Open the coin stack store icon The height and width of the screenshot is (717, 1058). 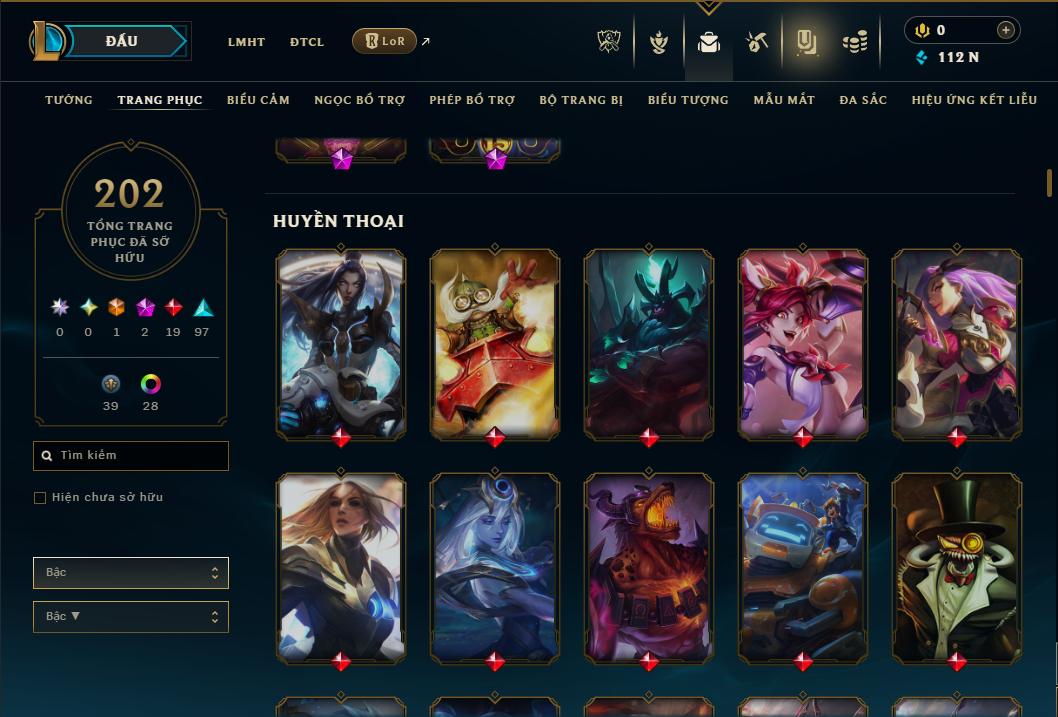[854, 42]
